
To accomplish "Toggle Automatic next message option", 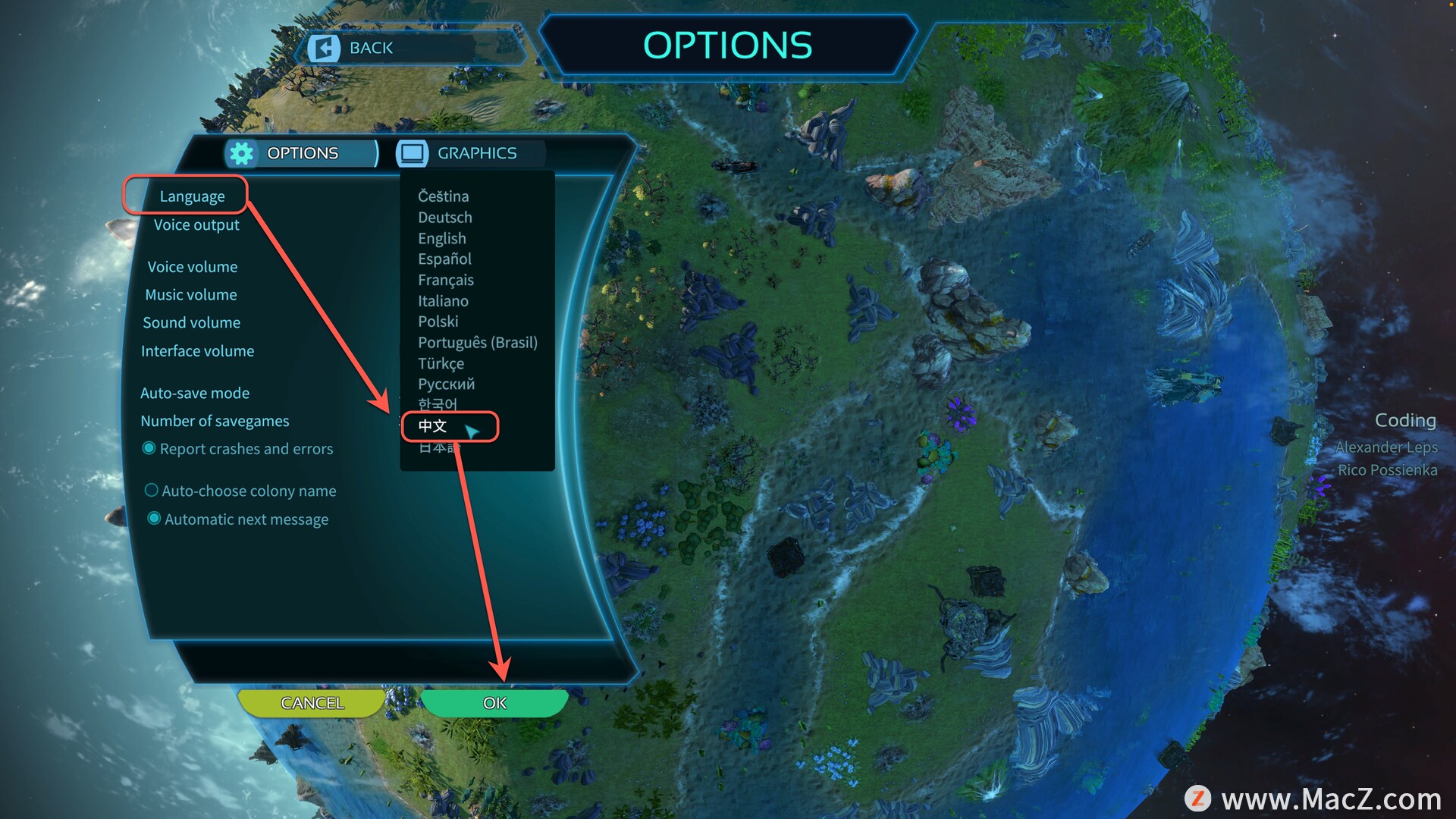I will pos(154,519).
